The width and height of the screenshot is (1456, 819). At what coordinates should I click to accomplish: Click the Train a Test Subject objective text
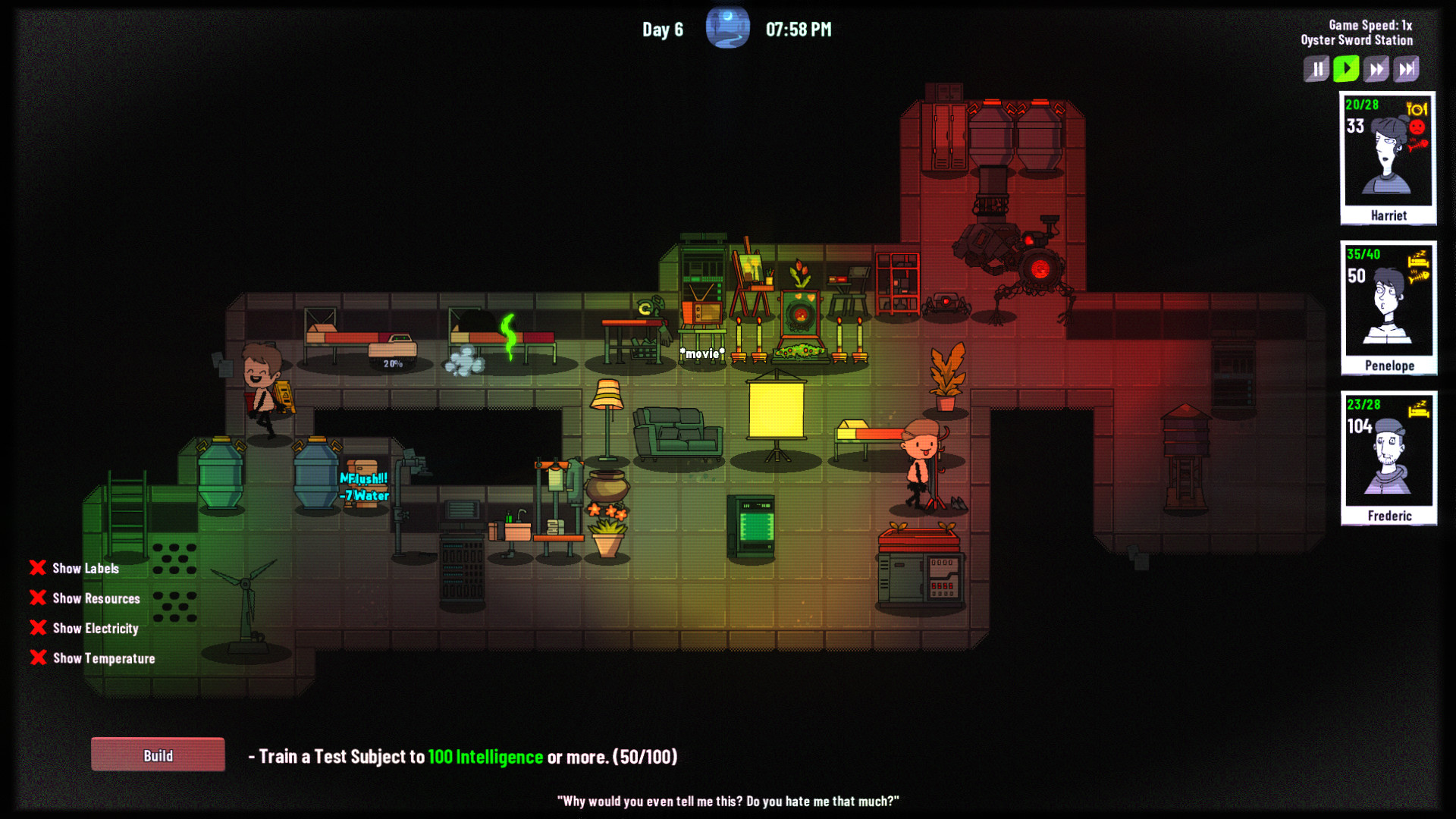463,757
